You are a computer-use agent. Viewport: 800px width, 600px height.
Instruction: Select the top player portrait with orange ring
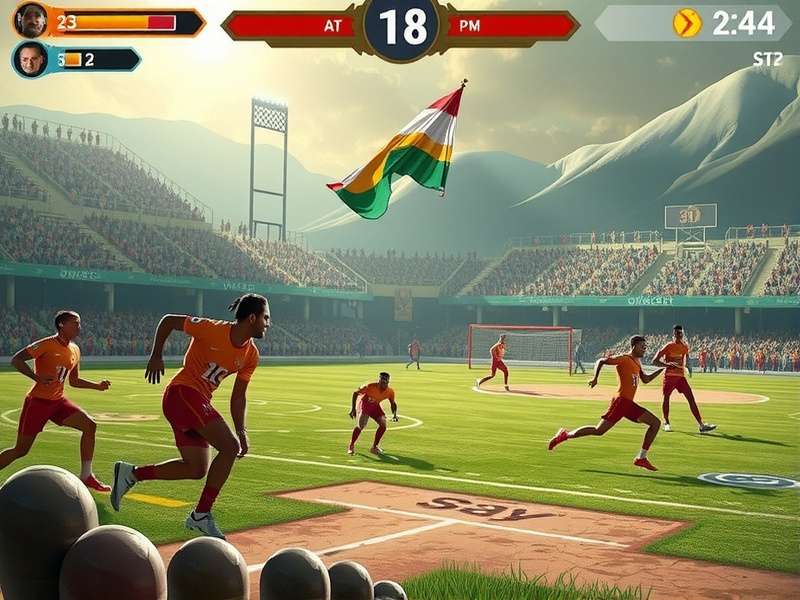click(x=31, y=20)
